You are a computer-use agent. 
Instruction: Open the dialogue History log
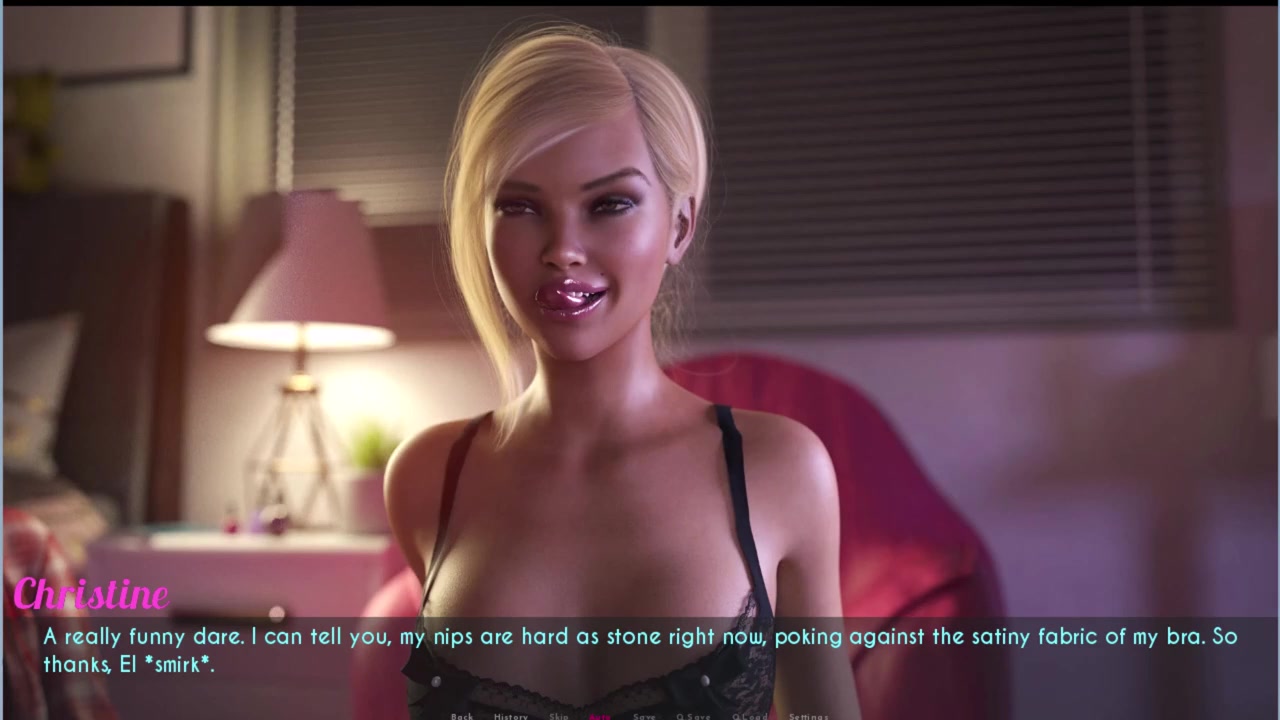click(x=510, y=716)
